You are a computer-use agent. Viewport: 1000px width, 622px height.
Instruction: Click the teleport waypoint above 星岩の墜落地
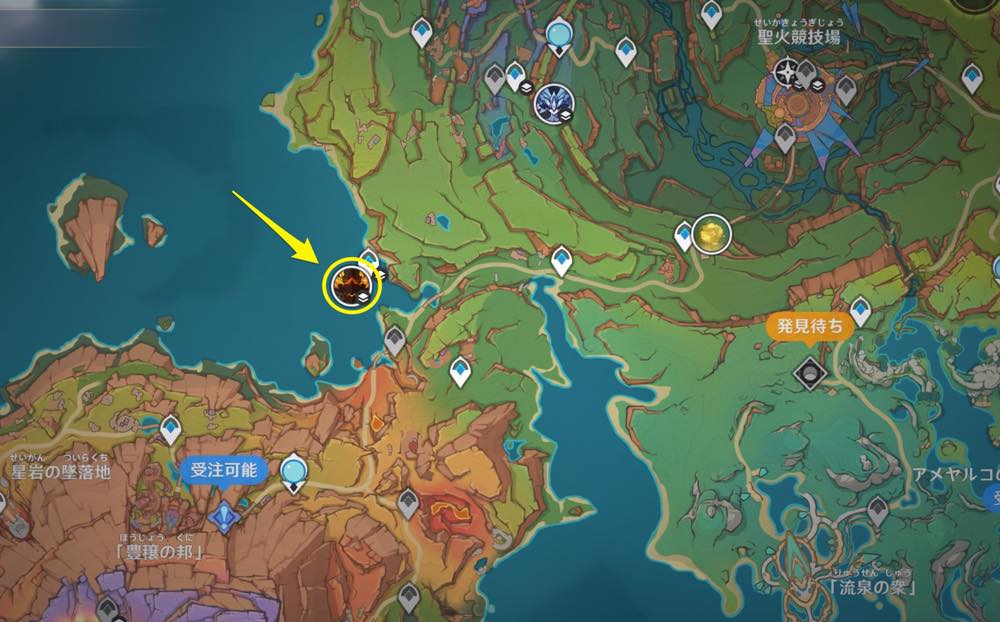[171, 429]
